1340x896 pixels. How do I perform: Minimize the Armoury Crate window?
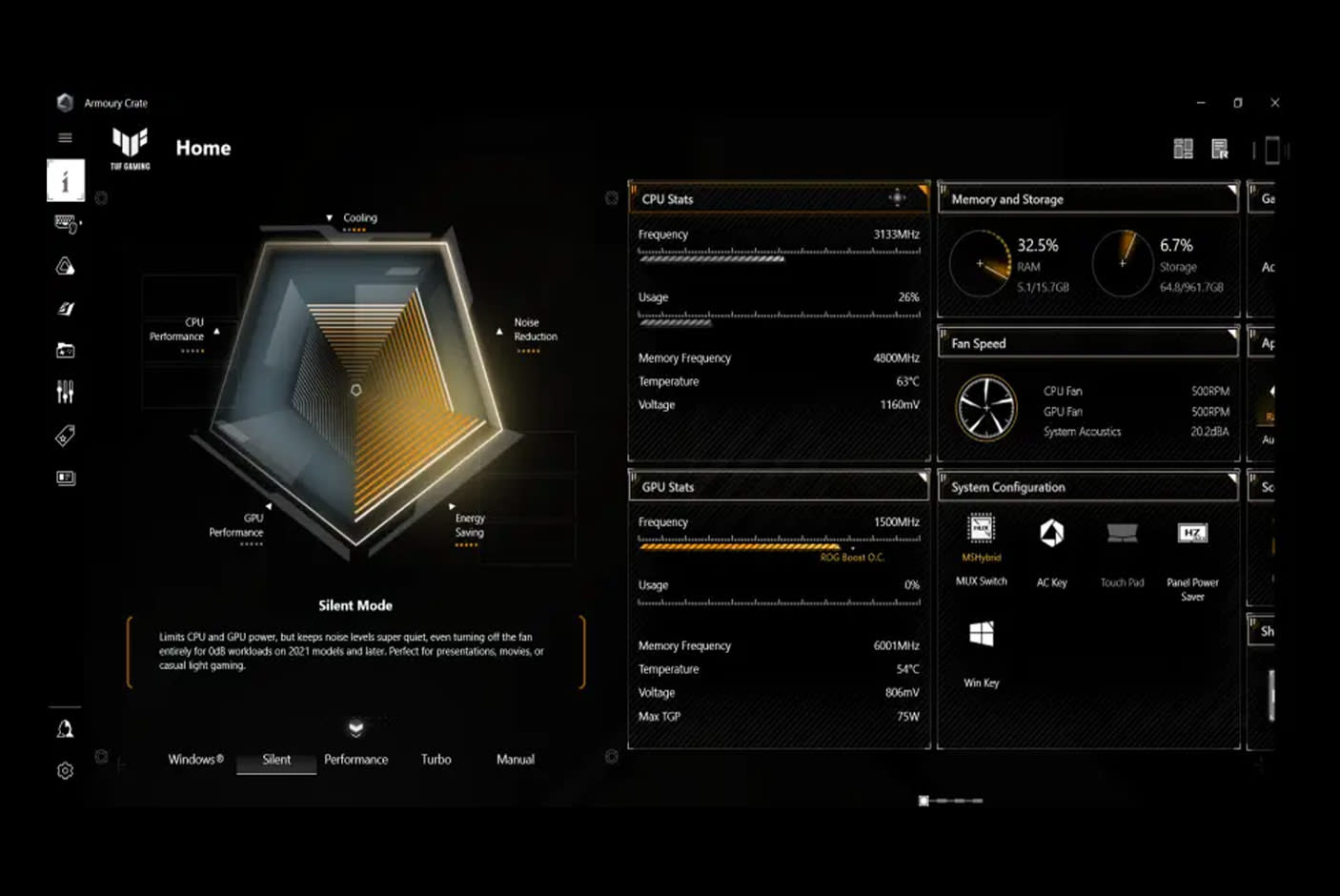click(x=1201, y=103)
